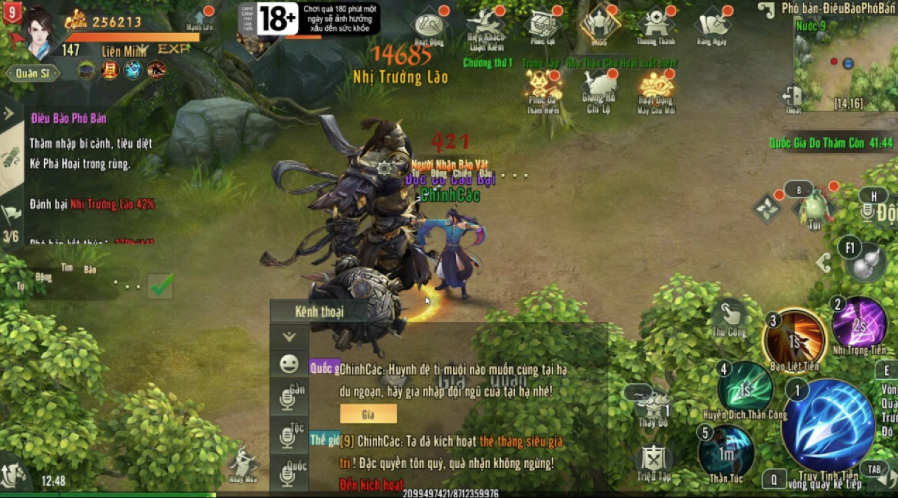This screenshot has width=898, height=498.
Task: Open the emoji face selector in chat
Action: 289,364
